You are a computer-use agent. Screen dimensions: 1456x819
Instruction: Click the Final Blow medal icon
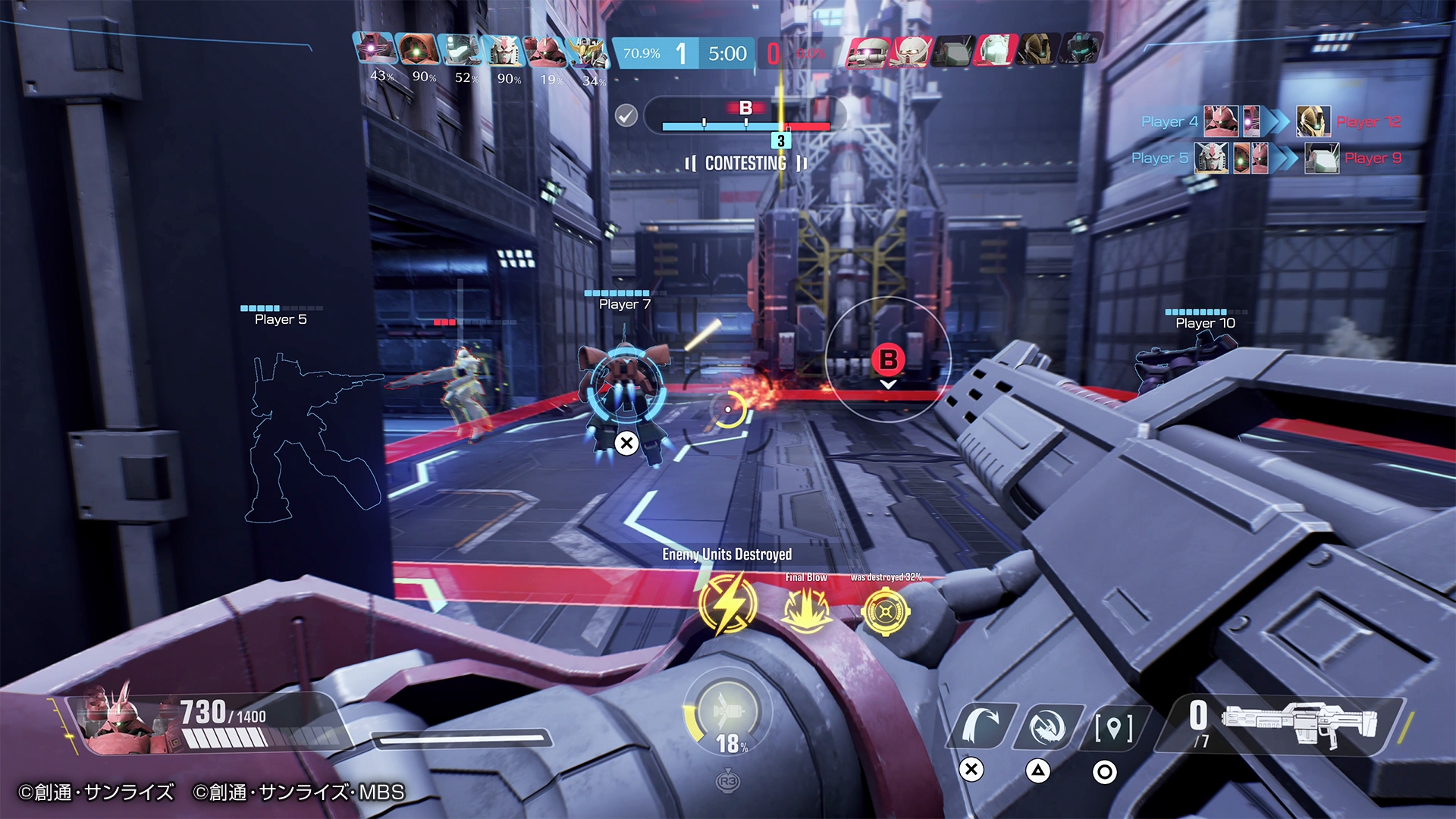coord(805,609)
